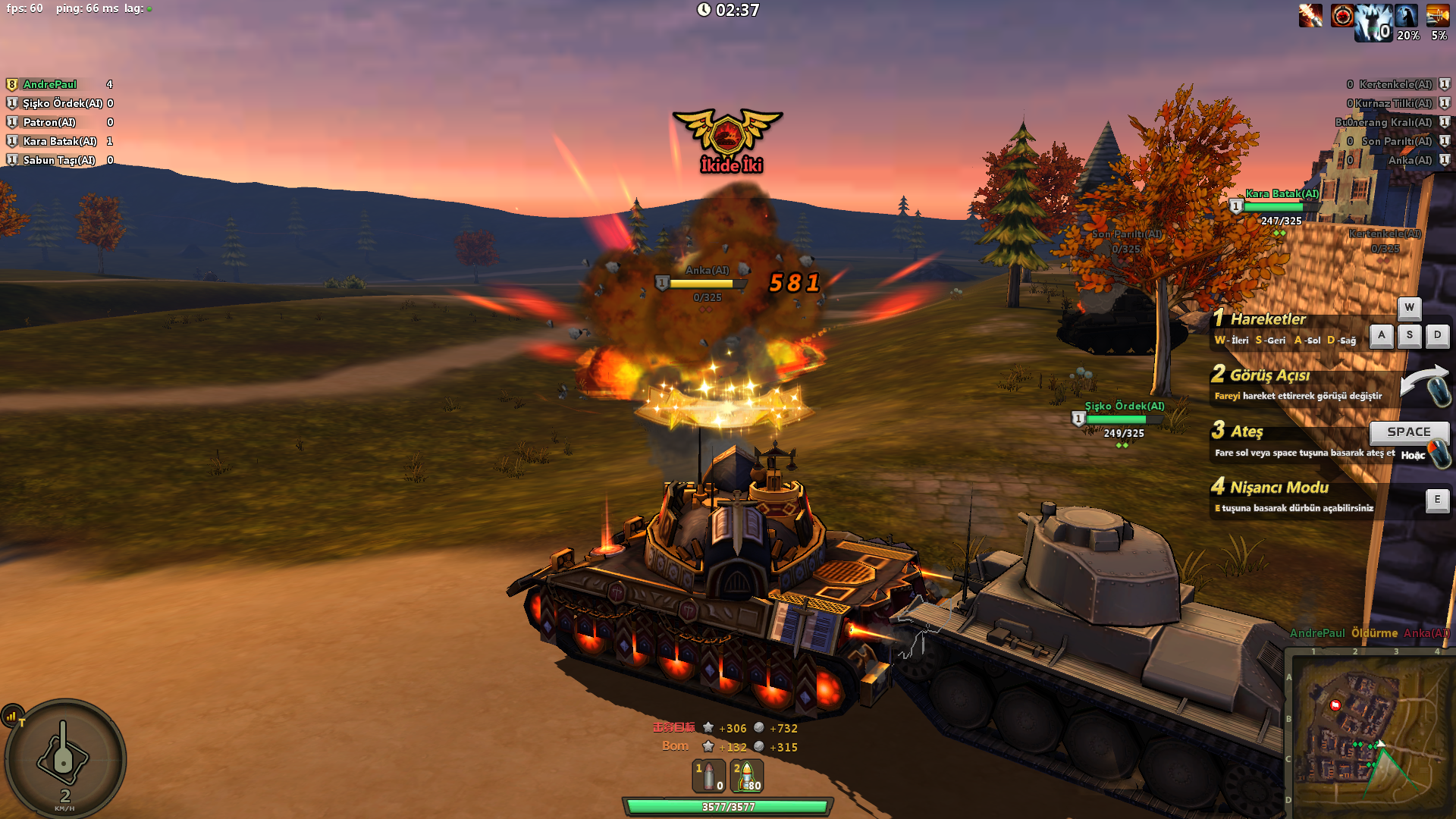This screenshot has width=1456, height=819.
Task: Select the standard shell ammo slot
Action: coord(709,777)
